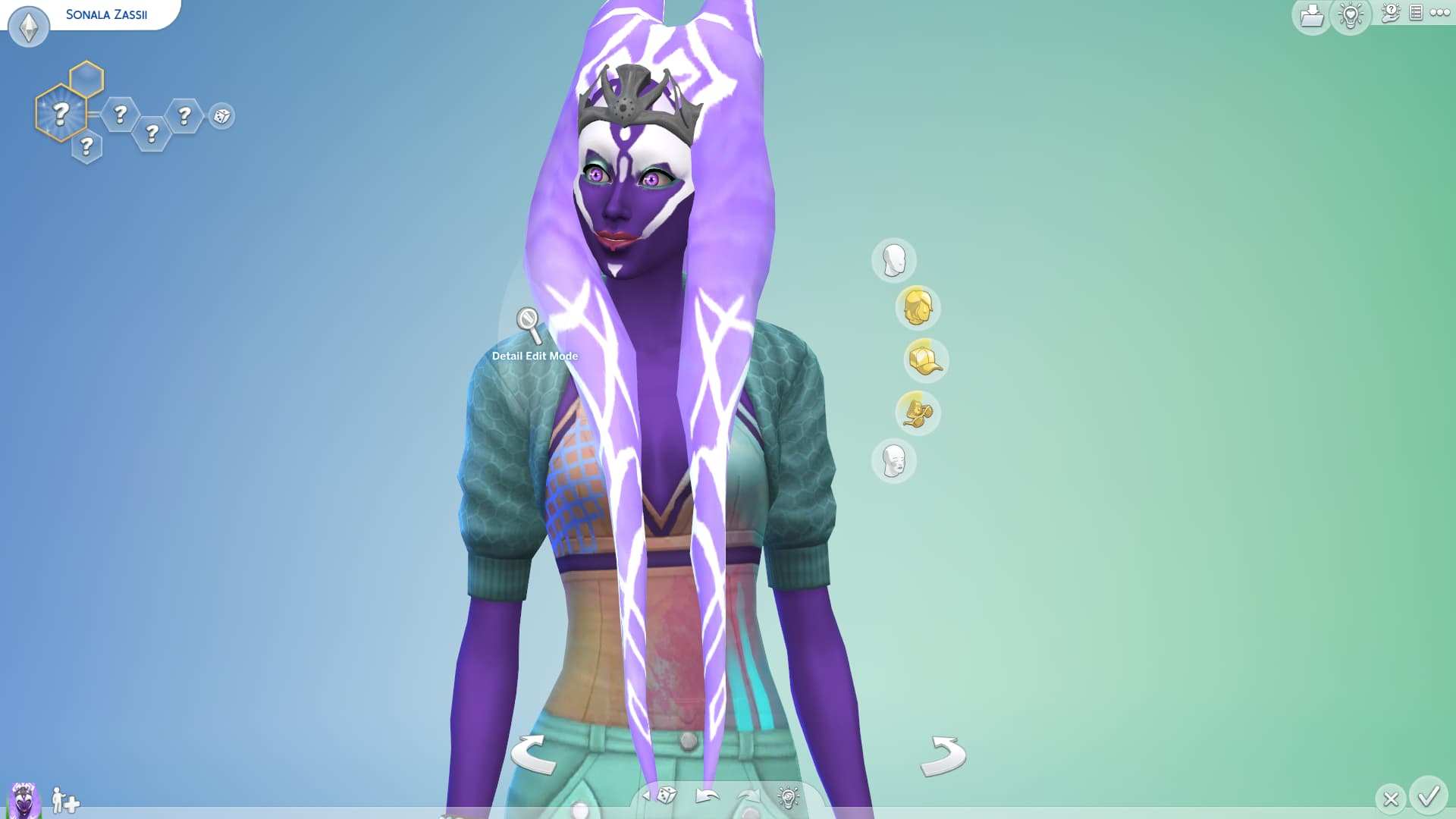The width and height of the screenshot is (1456, 819).
Task: Undo the last change
Action: click(x=707, y=795)
